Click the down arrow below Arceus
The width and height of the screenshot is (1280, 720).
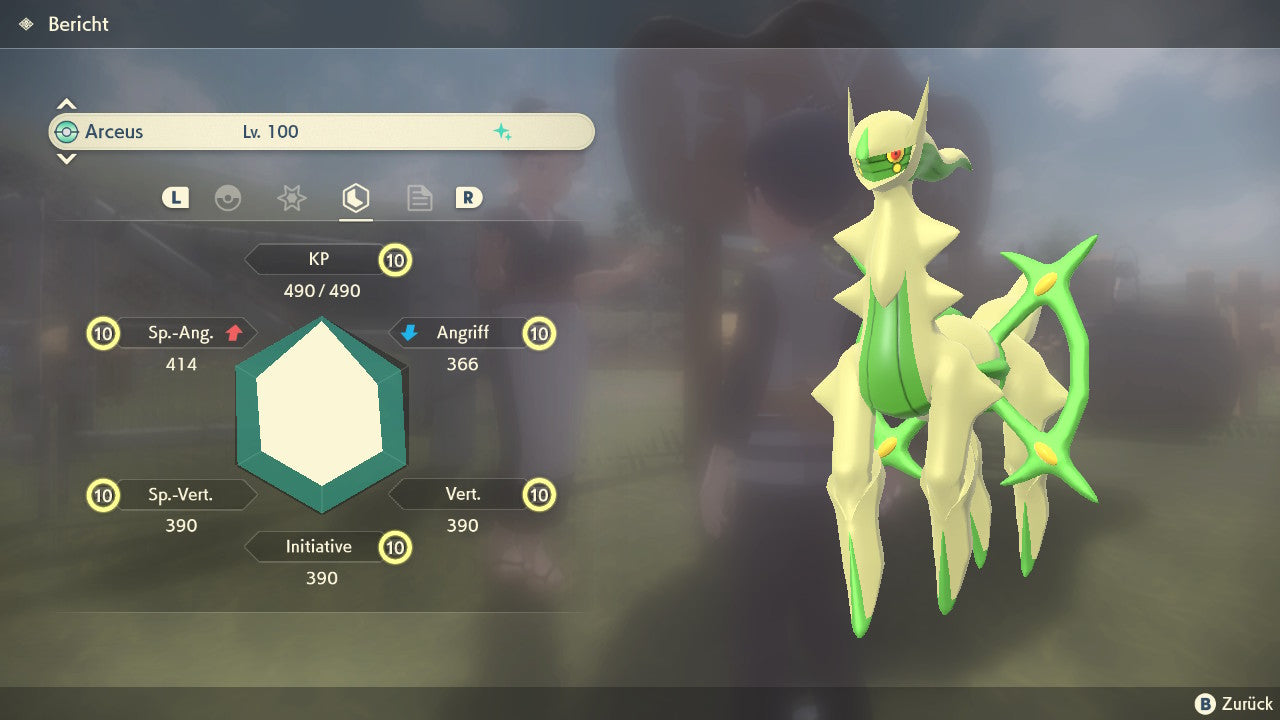pos(66,159)
